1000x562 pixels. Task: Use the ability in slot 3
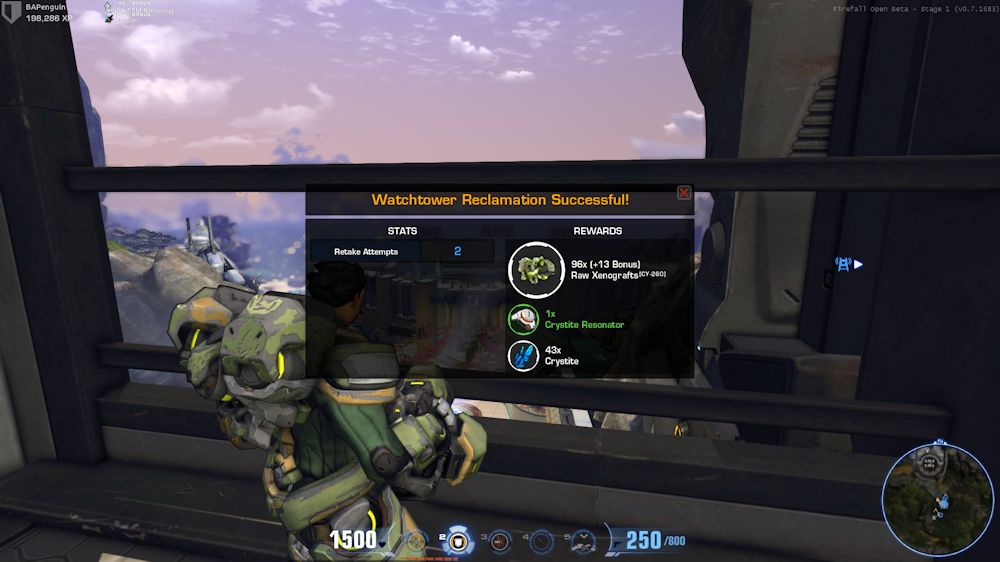tap(501, 541)
